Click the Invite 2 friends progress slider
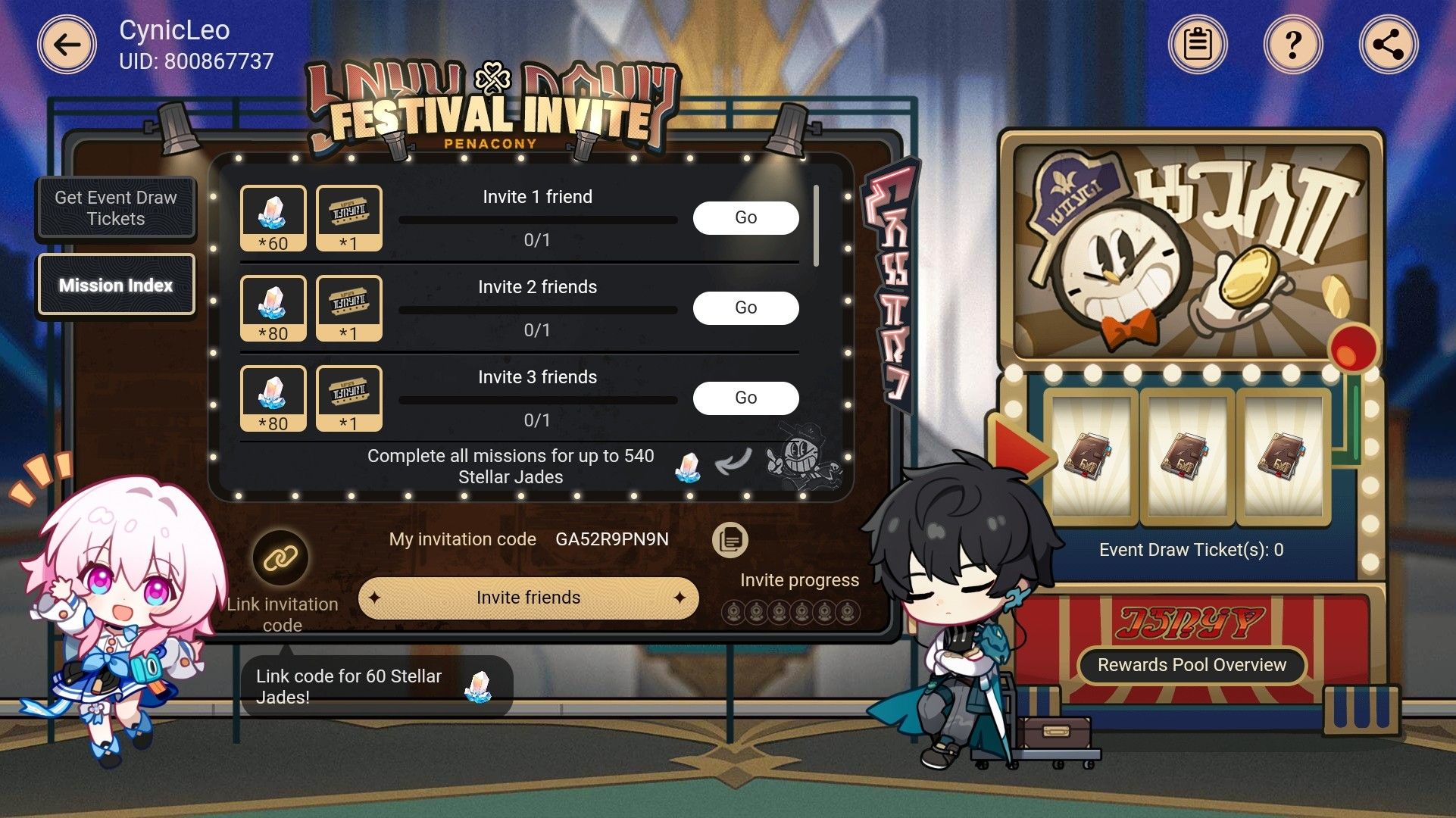The image size is (1456, 818). coord(537,310)
